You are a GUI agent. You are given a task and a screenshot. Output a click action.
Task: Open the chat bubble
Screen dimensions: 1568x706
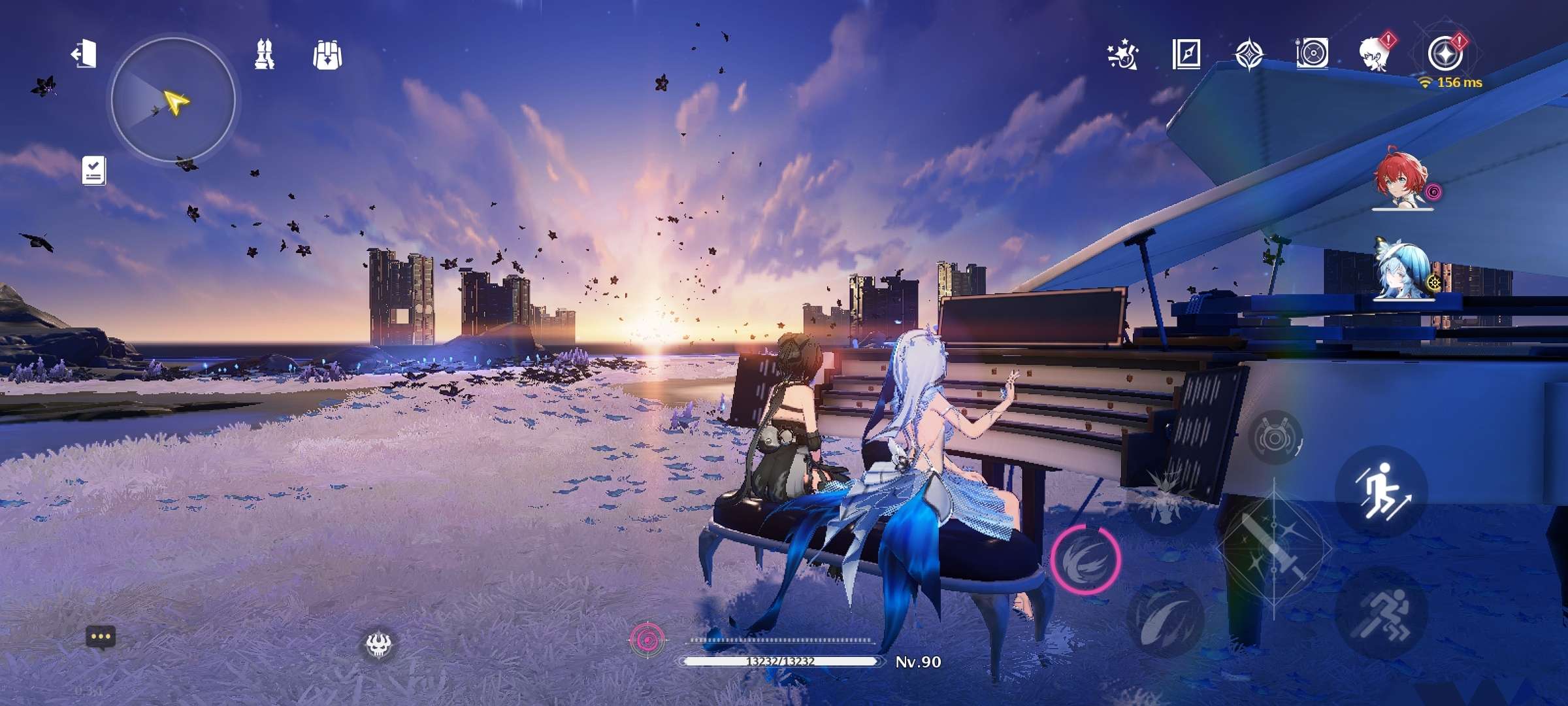pyautogui.click(x=101, y=637)
